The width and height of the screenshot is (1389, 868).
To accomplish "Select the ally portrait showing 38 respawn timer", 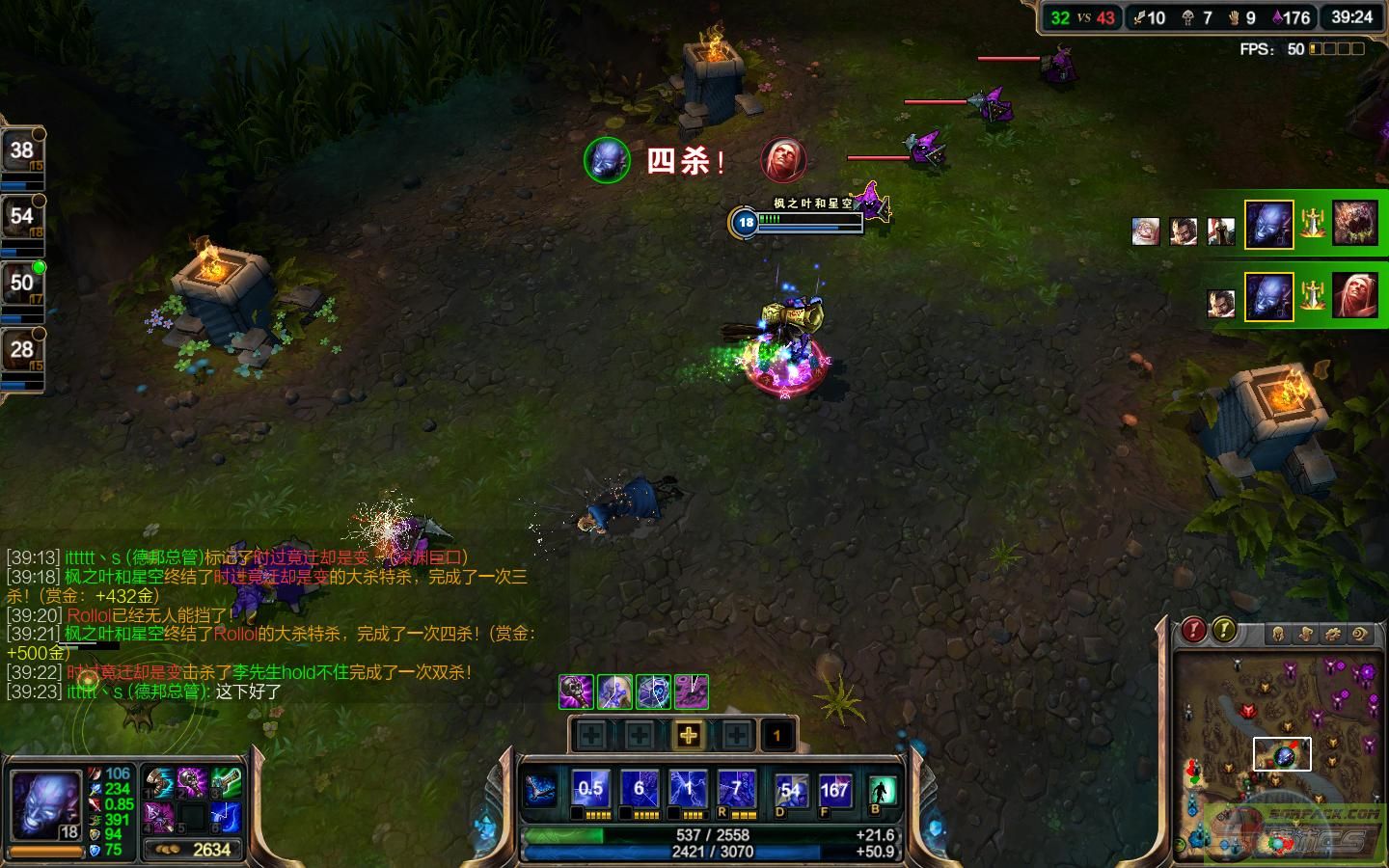I will 21,150.
